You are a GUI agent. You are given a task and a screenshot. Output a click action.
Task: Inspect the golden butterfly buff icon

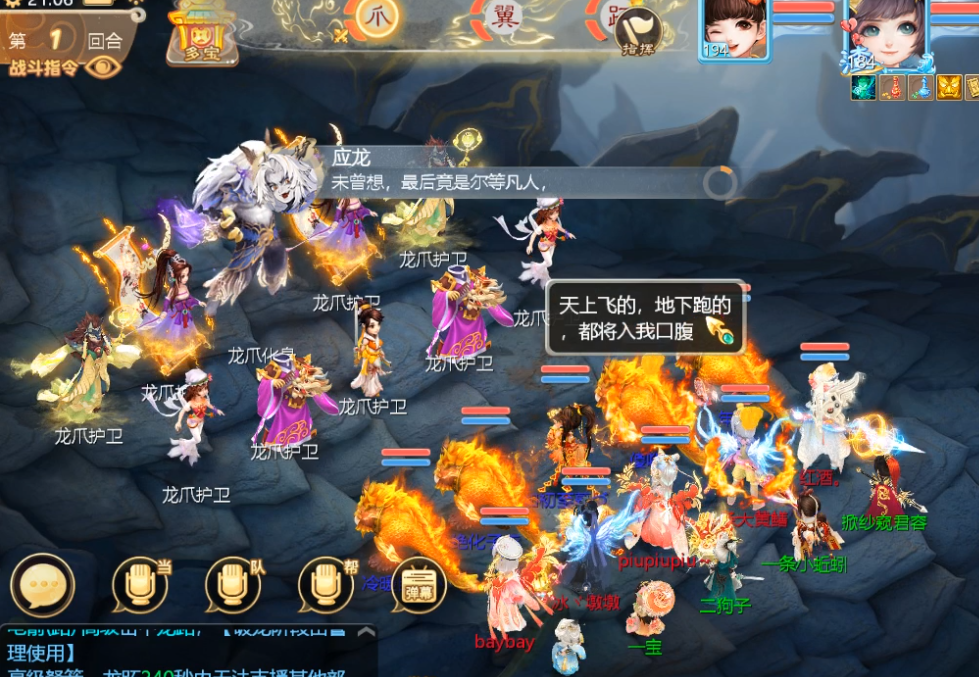(949, 88)
